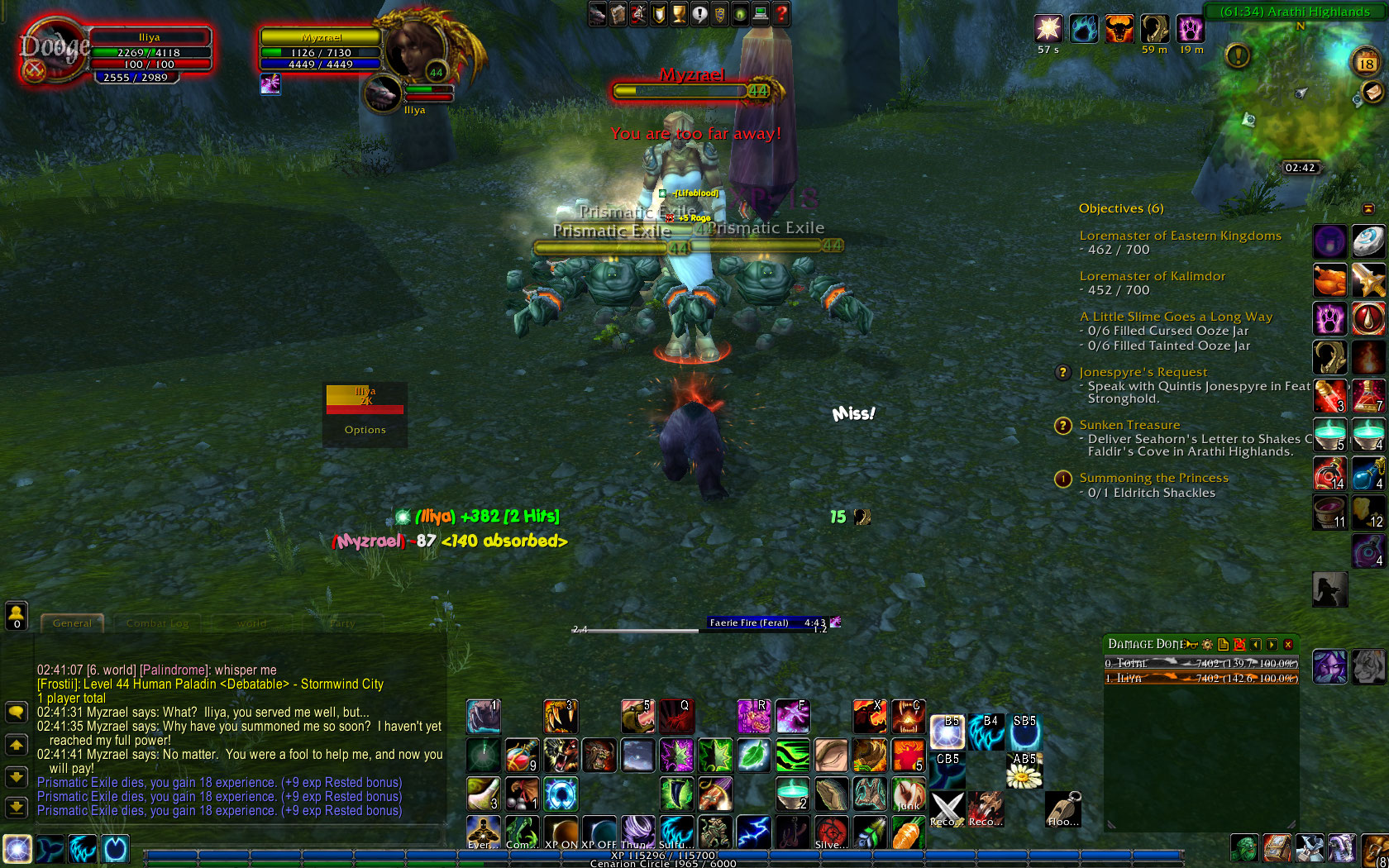This screenshot has width=1389, height=868.
Task: Click the Options button below Iliya's frame
Action: 365,429
